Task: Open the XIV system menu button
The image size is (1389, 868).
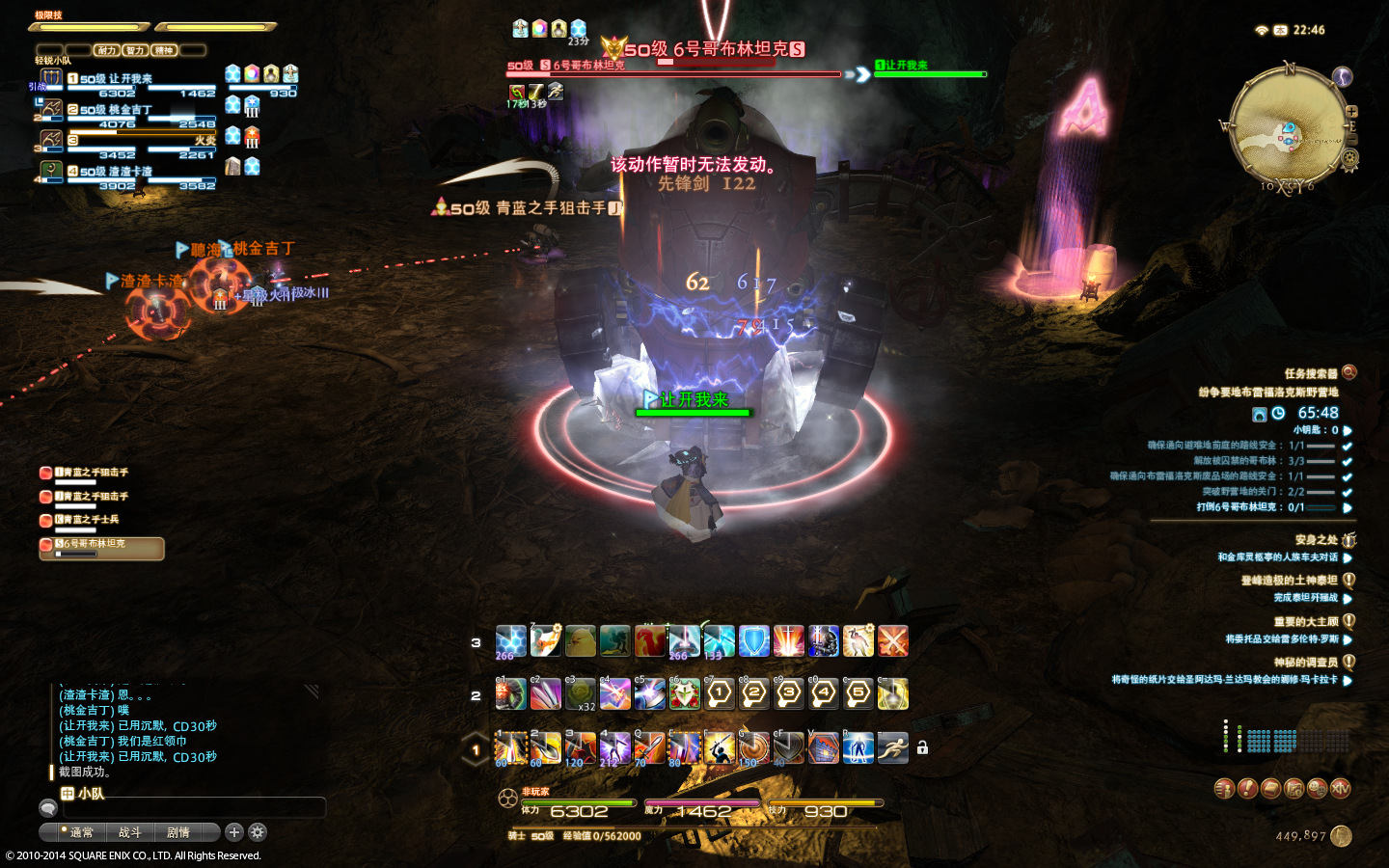Action: coord(1340,789)
